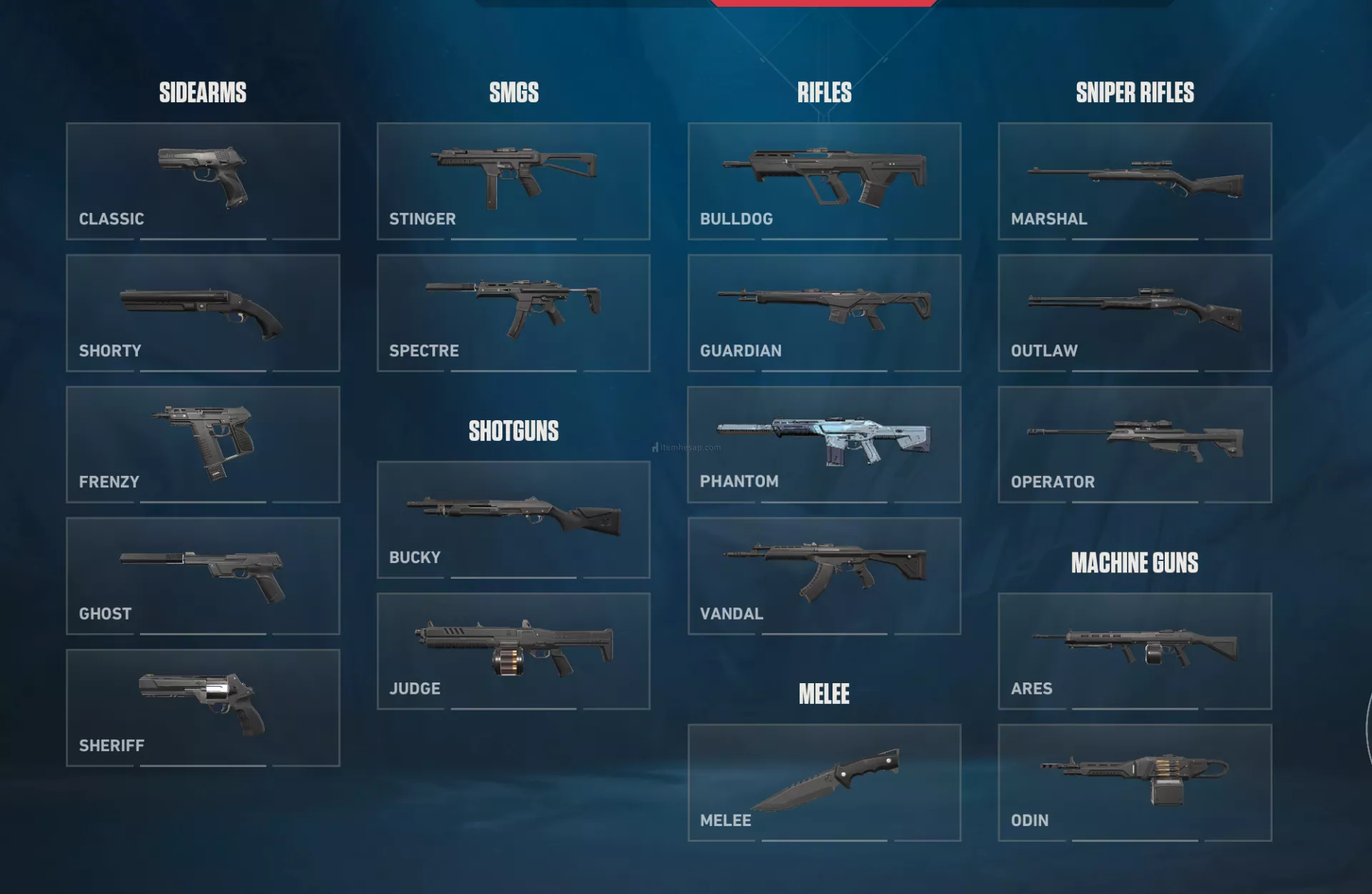Select the Operator sniper tile
The height and width of the screenshot is (894, 1372).
(x=1135, y=444)
